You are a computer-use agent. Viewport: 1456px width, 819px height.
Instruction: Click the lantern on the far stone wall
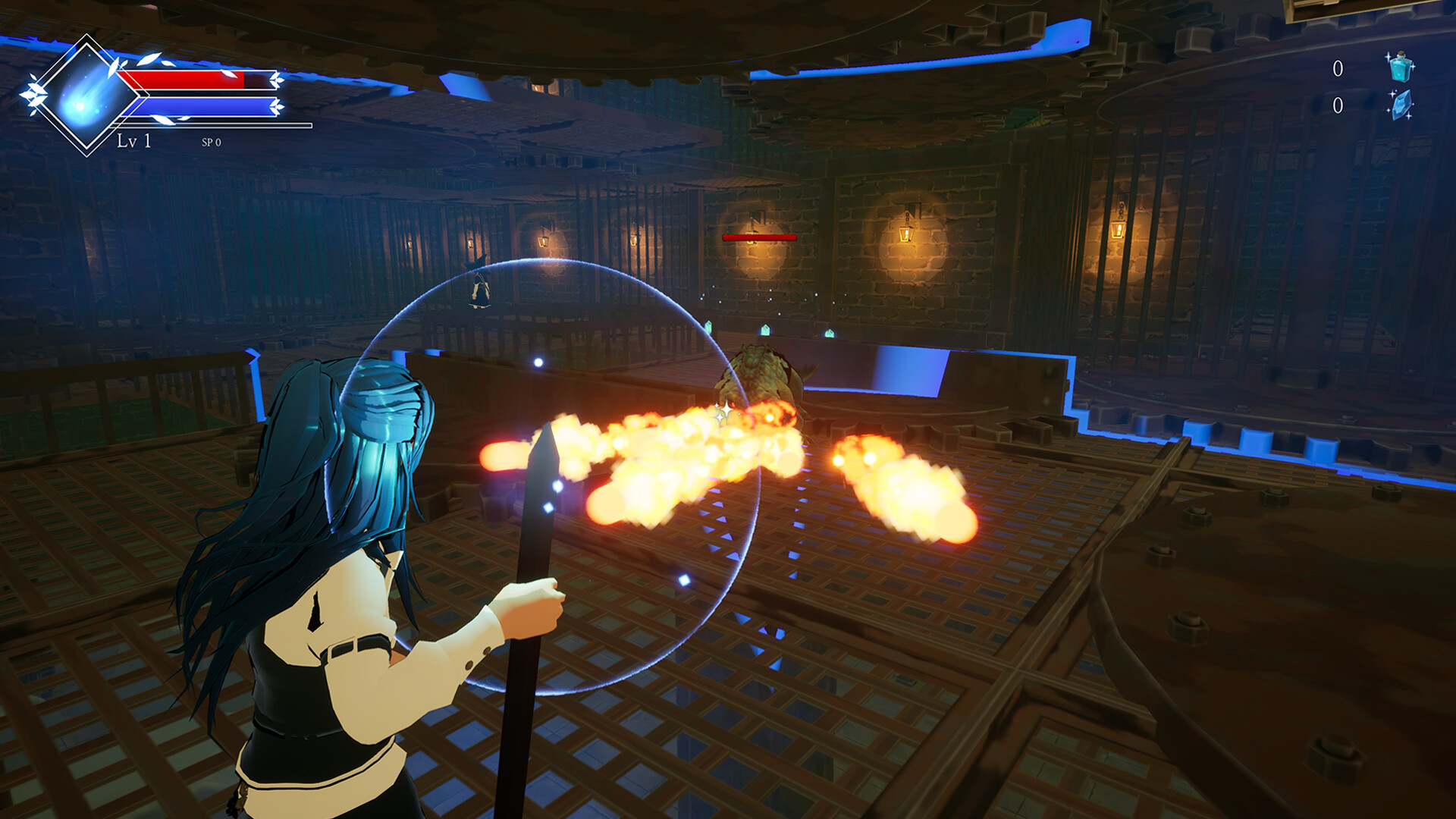907,235
